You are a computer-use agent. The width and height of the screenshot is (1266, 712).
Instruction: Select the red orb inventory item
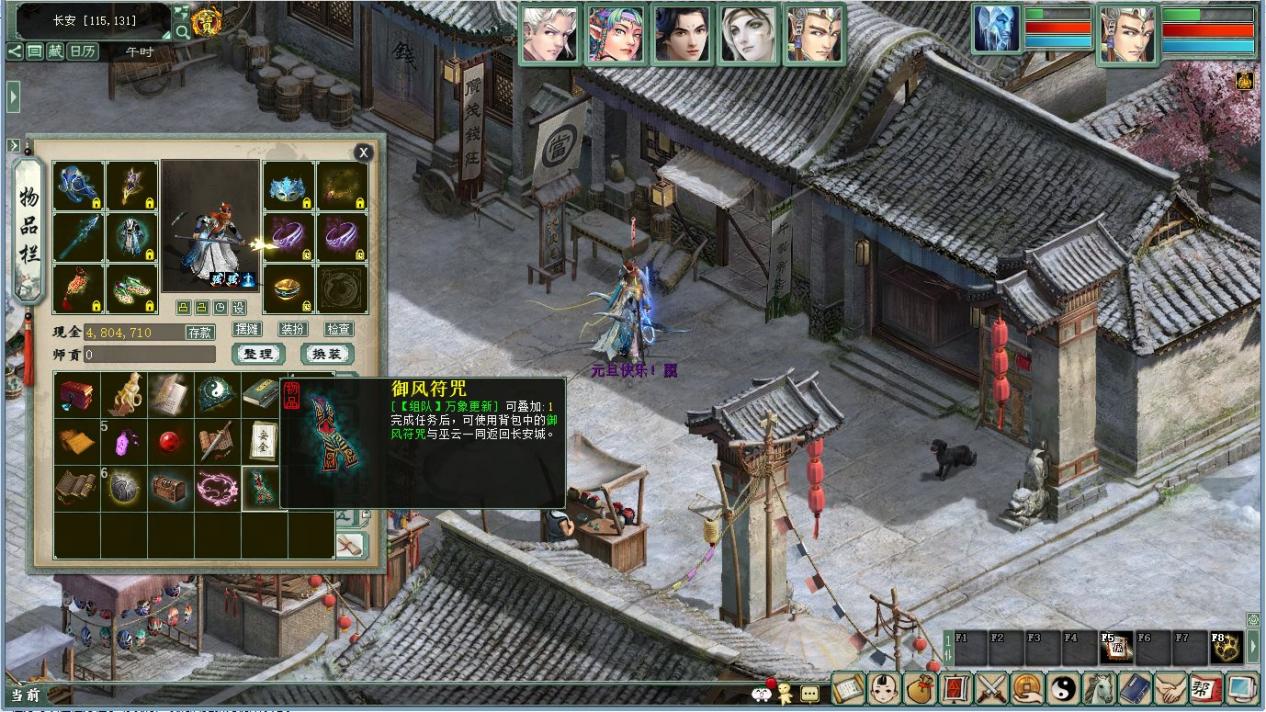(x=170, y=441)
